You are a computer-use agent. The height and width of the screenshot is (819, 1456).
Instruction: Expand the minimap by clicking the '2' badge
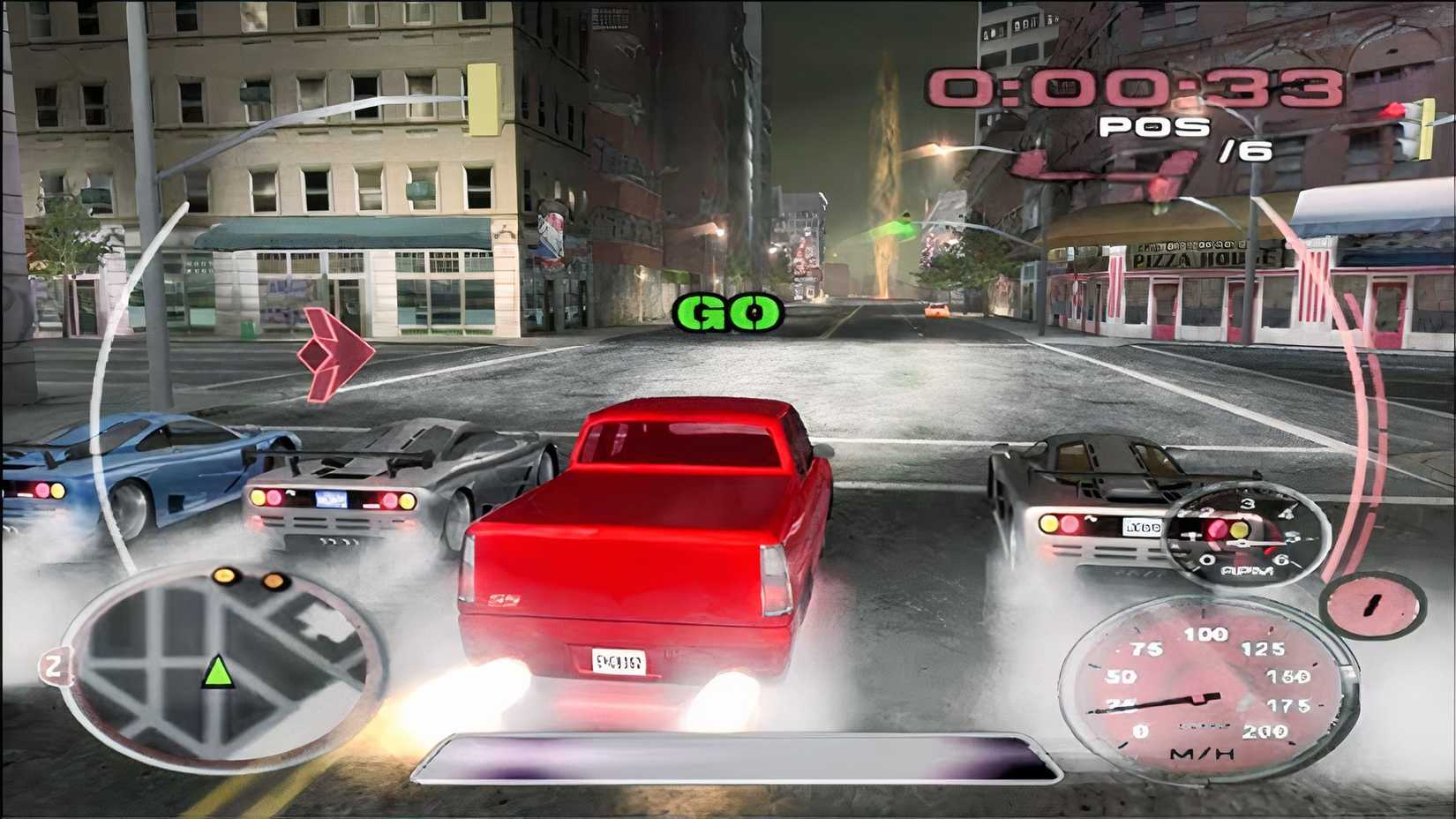[55, 668]
